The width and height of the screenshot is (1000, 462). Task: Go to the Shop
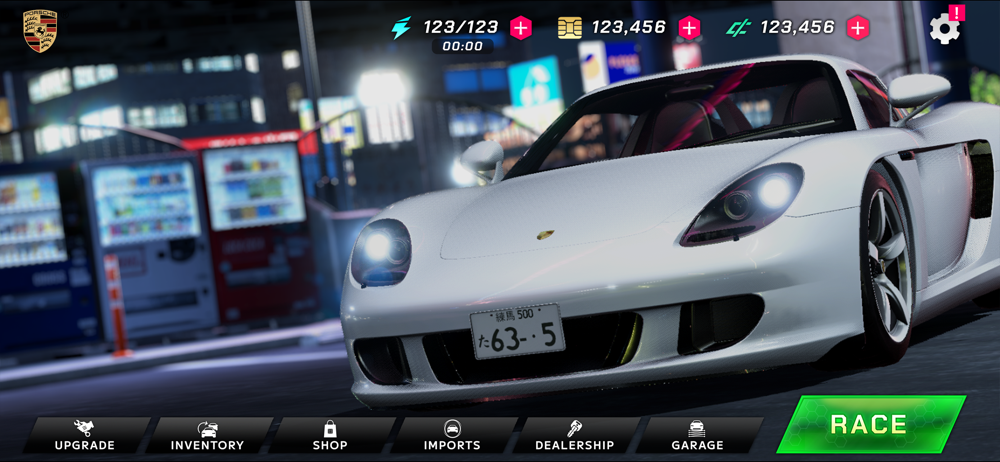pyautogui.click(x=330, y=436)
